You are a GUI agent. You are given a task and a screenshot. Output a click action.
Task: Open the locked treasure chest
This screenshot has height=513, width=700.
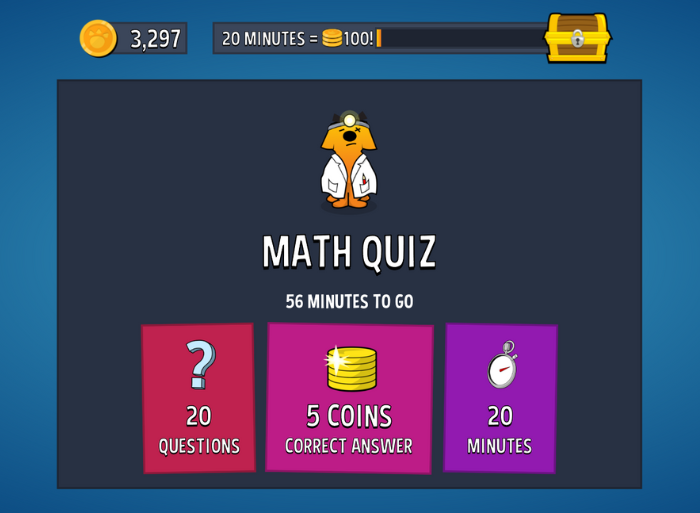point(577,38)
